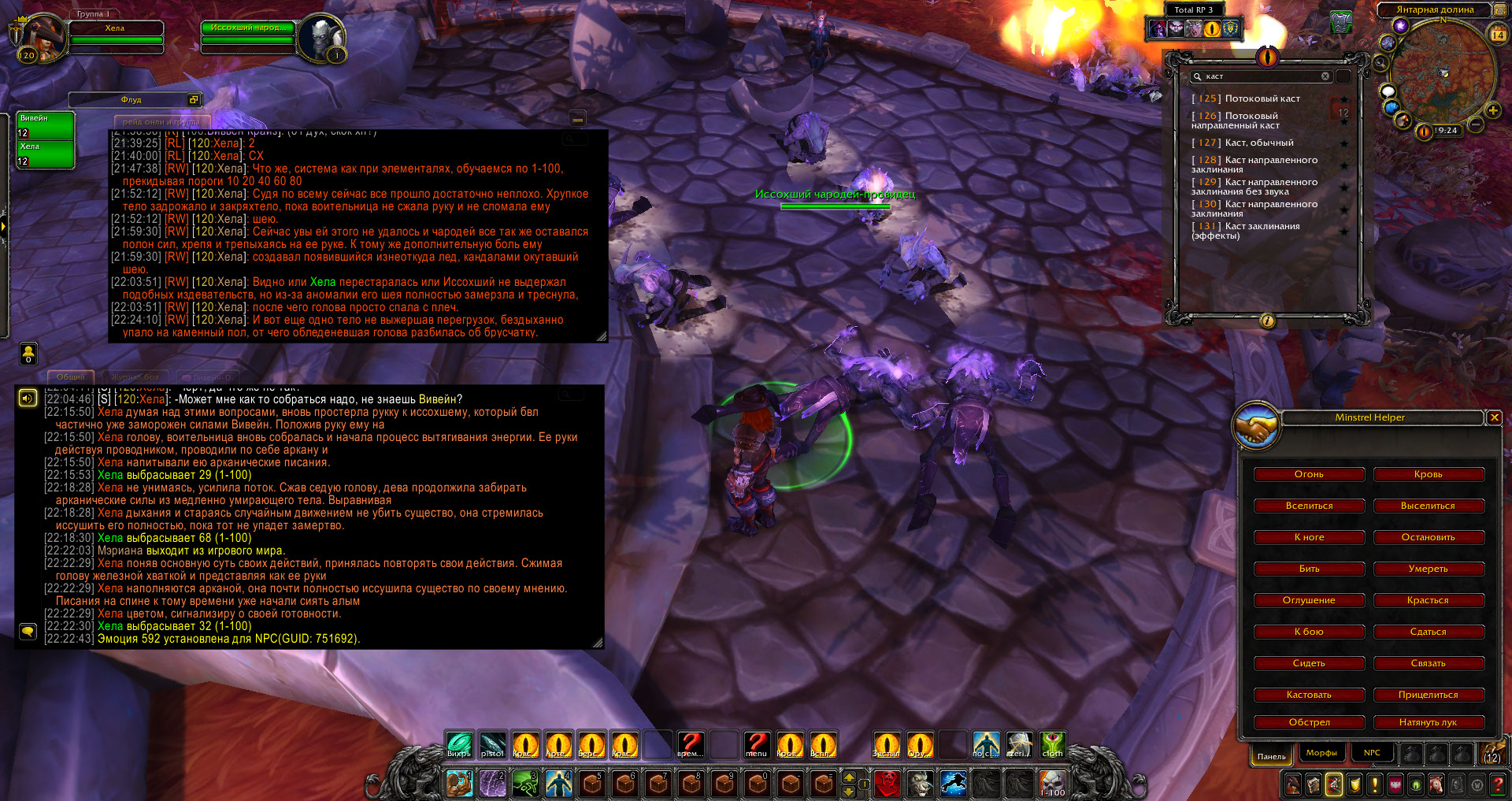Click the Огонь button

click(1309, 474)
